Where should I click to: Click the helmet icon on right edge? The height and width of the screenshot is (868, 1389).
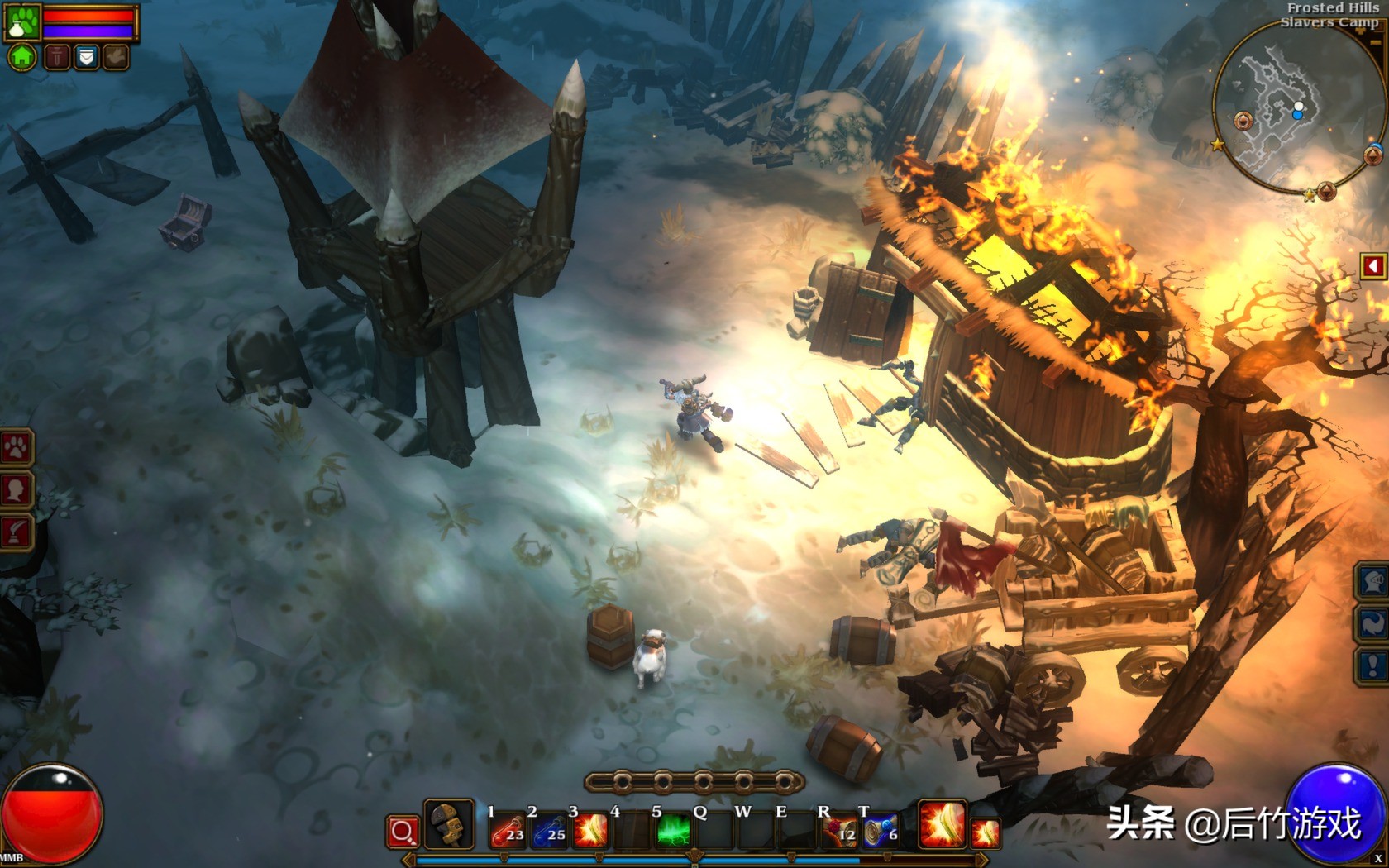pyautogui.click(x=1372, y=580)
